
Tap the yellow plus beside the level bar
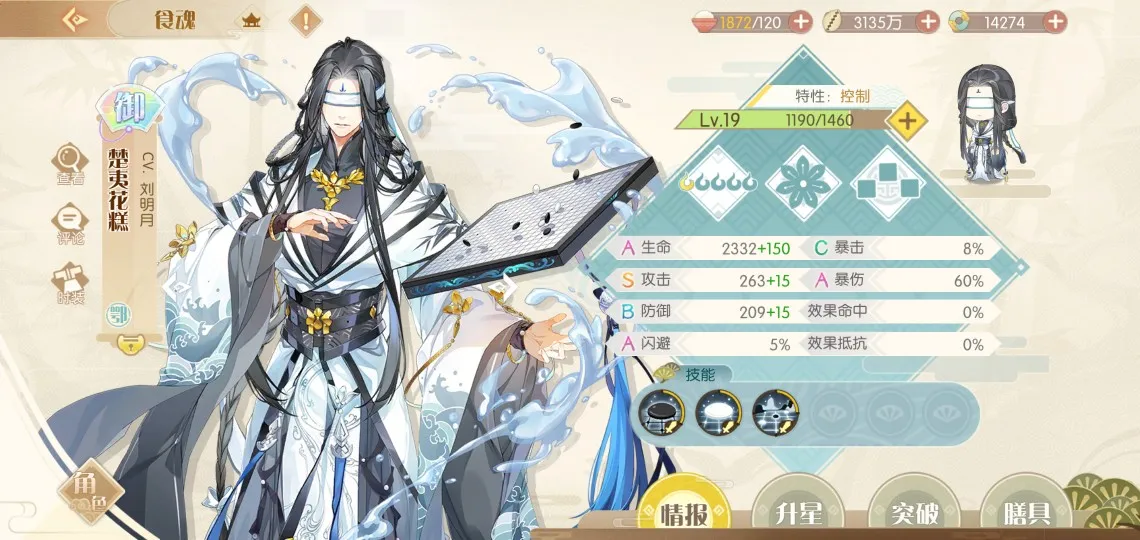point(907,121)
